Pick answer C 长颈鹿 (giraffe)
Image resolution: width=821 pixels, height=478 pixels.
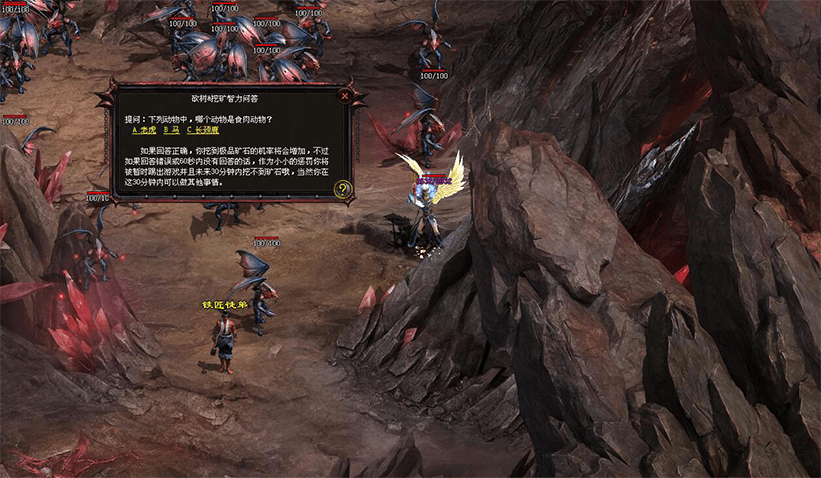click(x=202, y=130)
